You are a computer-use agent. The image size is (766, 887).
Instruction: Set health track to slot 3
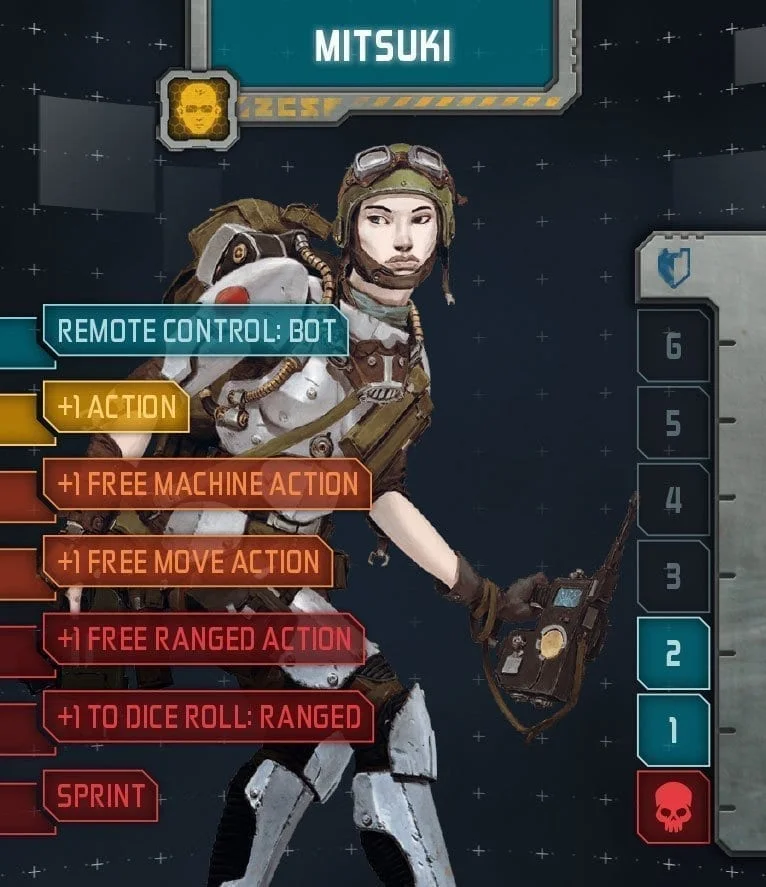tap(673, 577)
